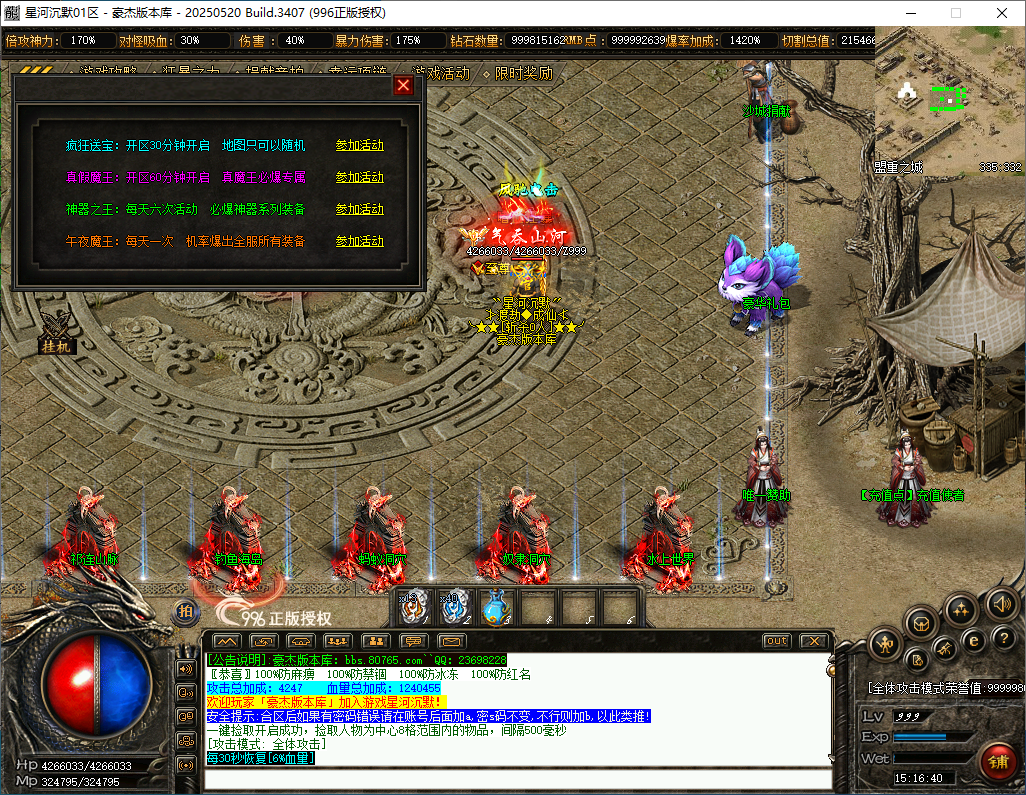Toggle the 挂机 auto-battle icon
The height and width of the screenshot is (795, 1026).
[56, 333]
